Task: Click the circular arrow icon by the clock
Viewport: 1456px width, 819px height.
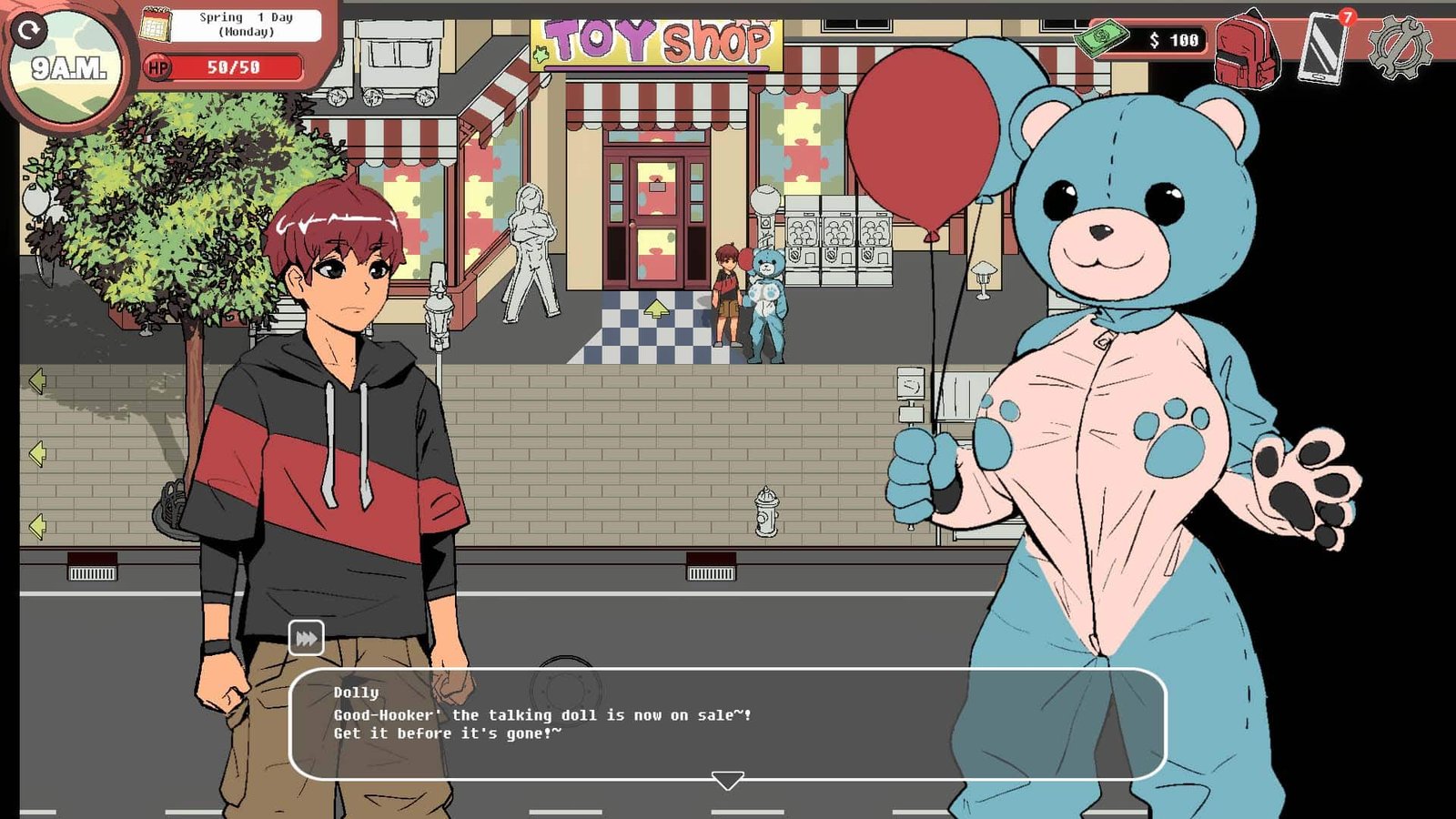Action: click(x=29, y=31)
